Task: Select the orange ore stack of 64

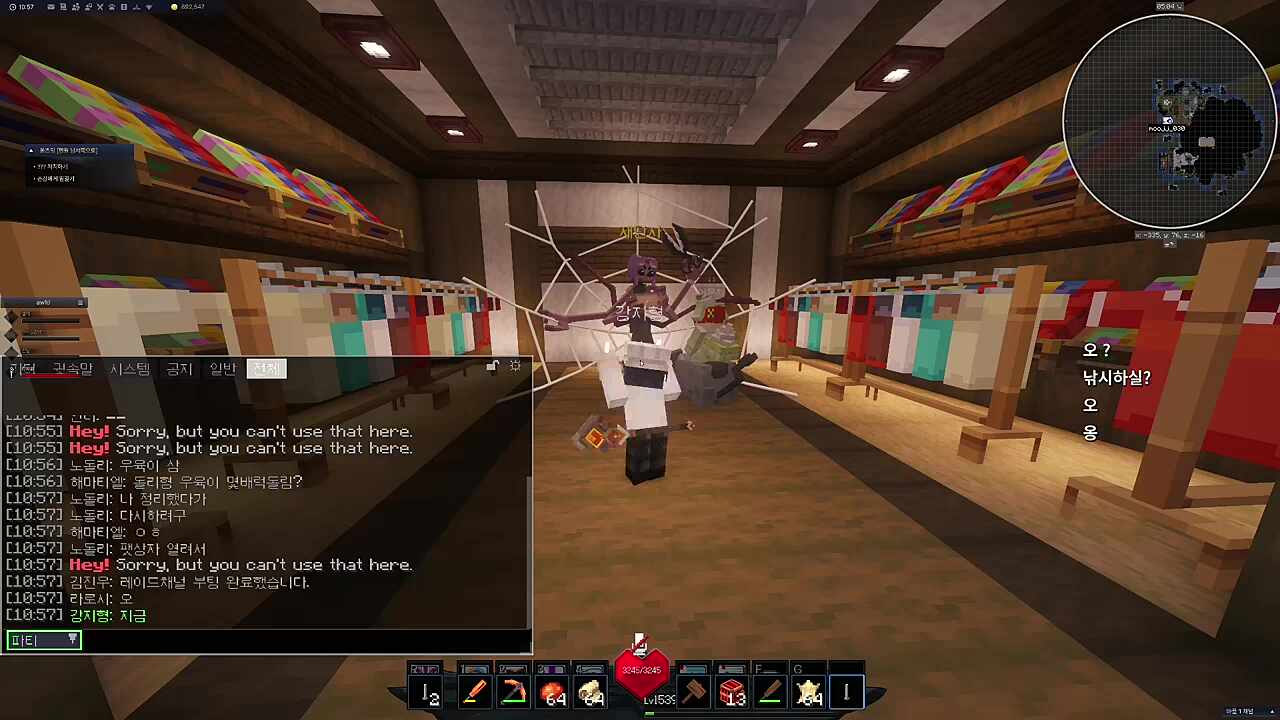Action: 552,692
